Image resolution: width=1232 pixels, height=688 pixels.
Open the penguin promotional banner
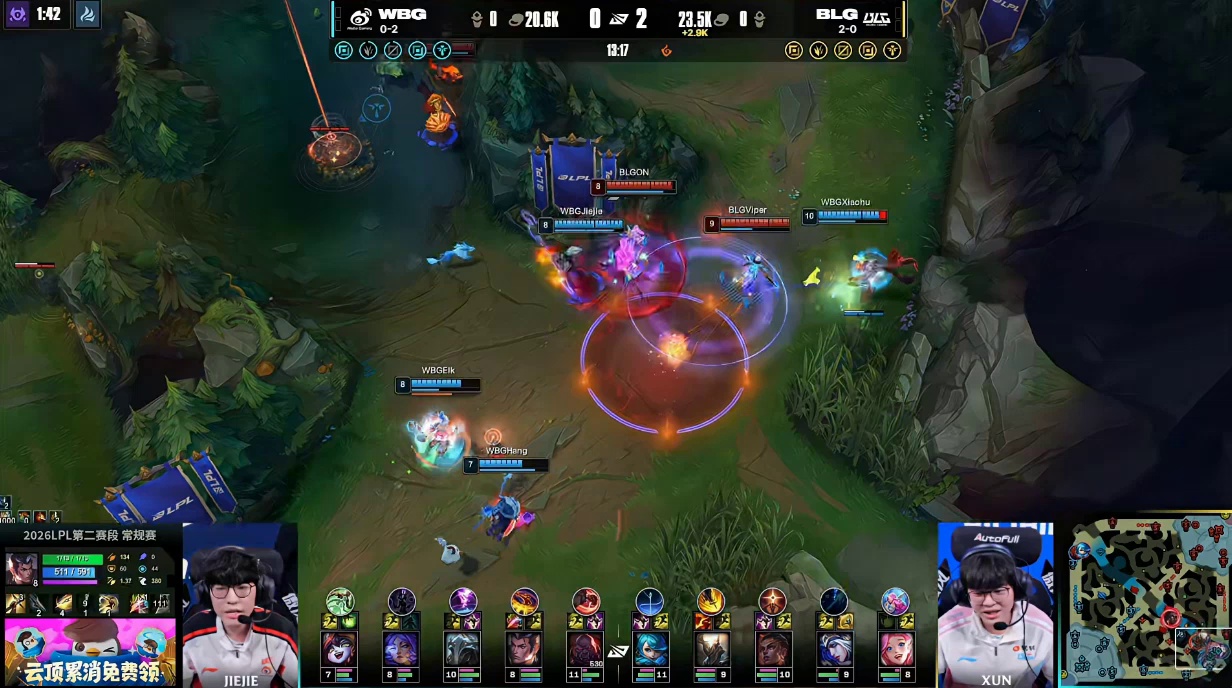point(90,652)
